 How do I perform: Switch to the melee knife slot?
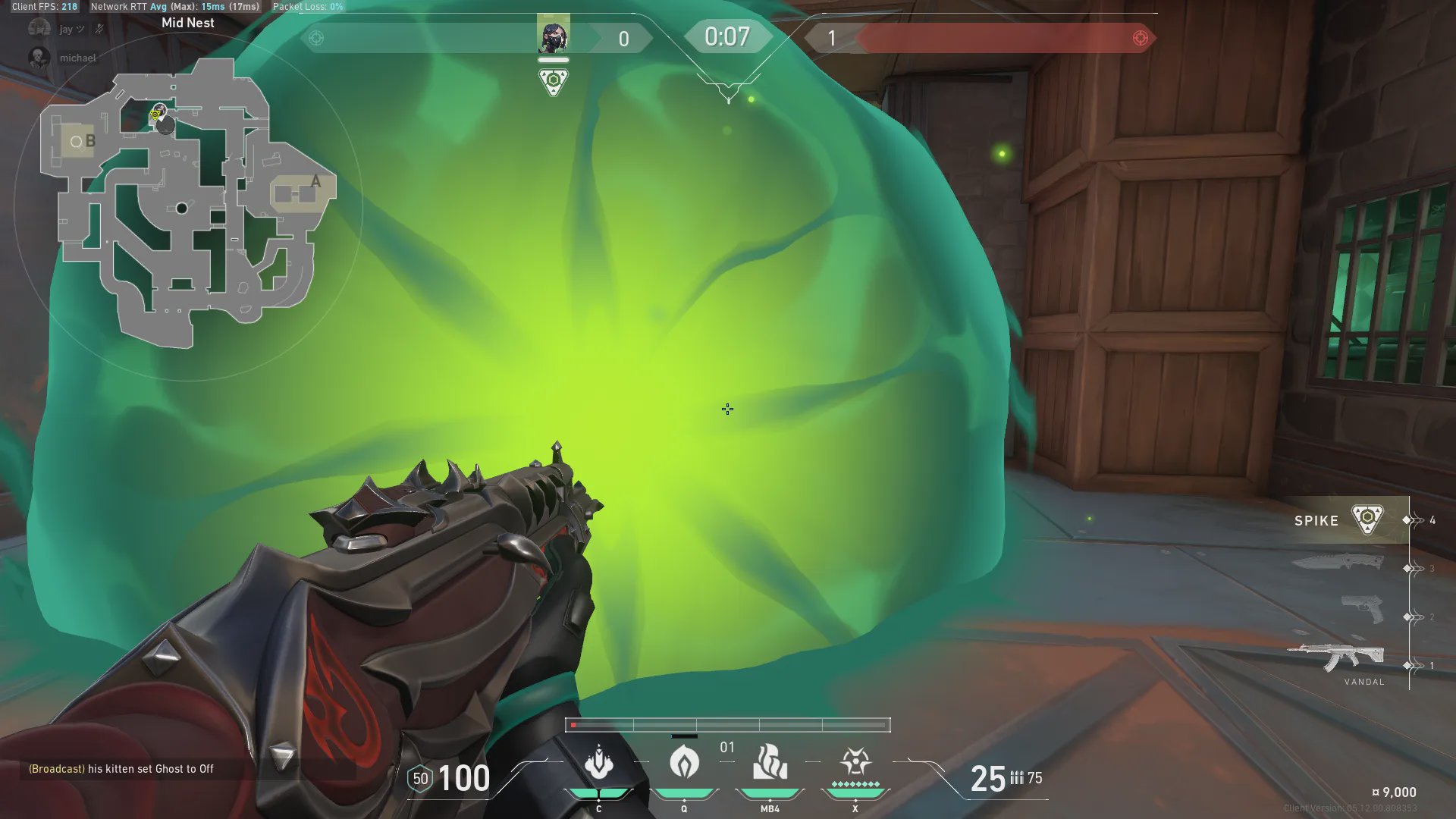coord(1338,562)
